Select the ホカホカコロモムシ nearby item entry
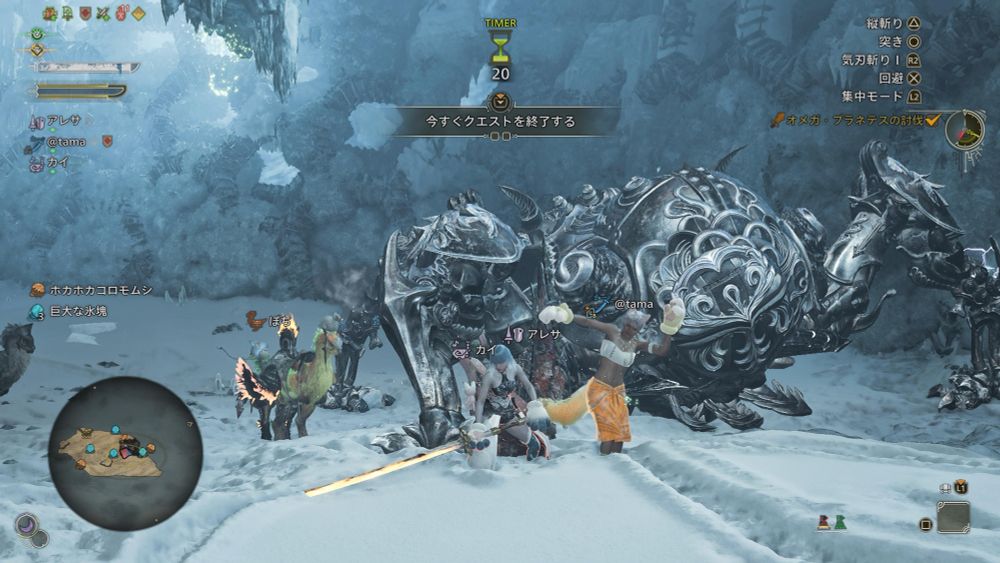Image resolution: width=1000 pixels, height=563 pixels. pos(98,291)
